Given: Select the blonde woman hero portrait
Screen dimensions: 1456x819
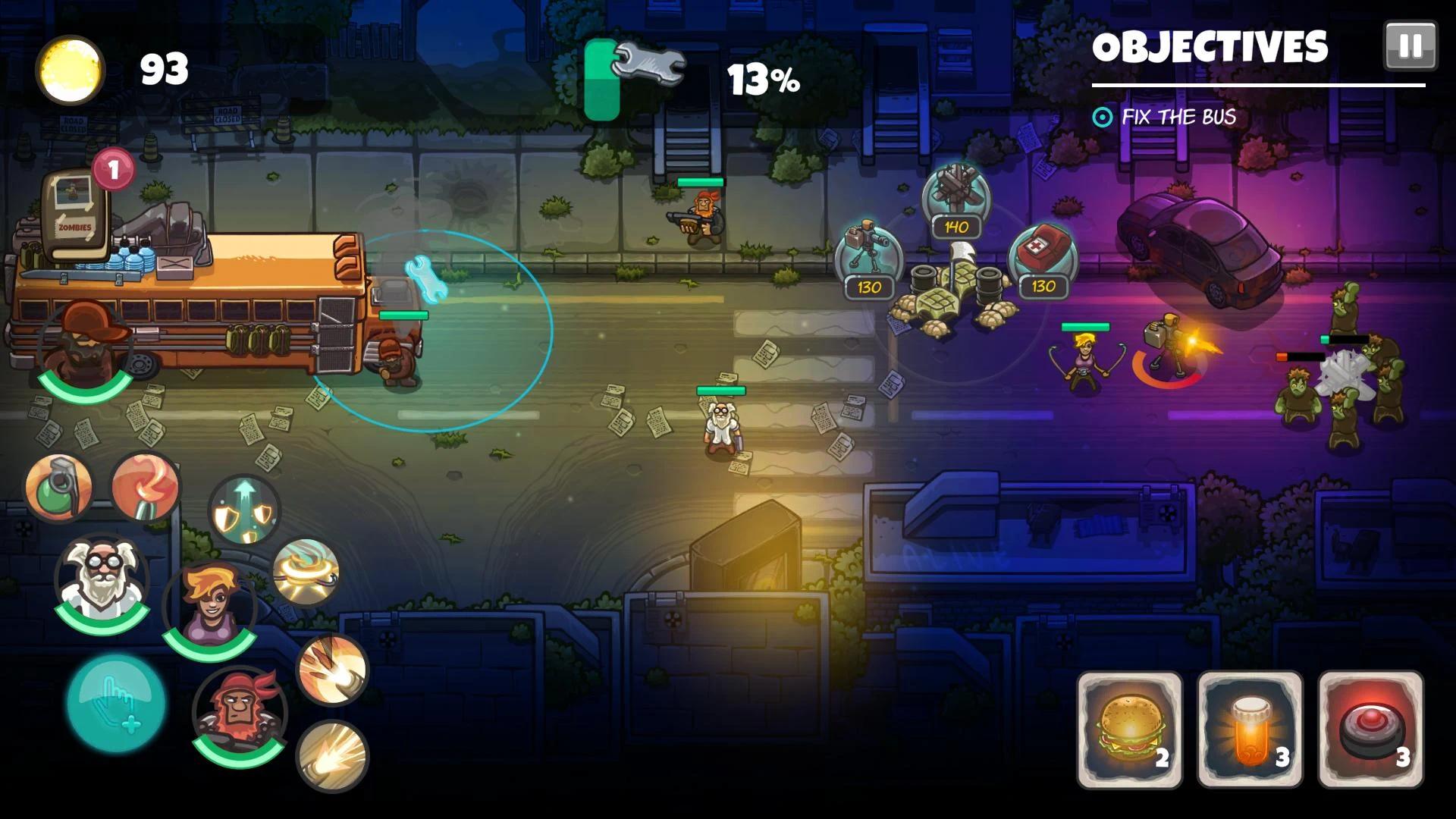Looking at the screenshot, I should pyautogui.click(x=209, y=608).
